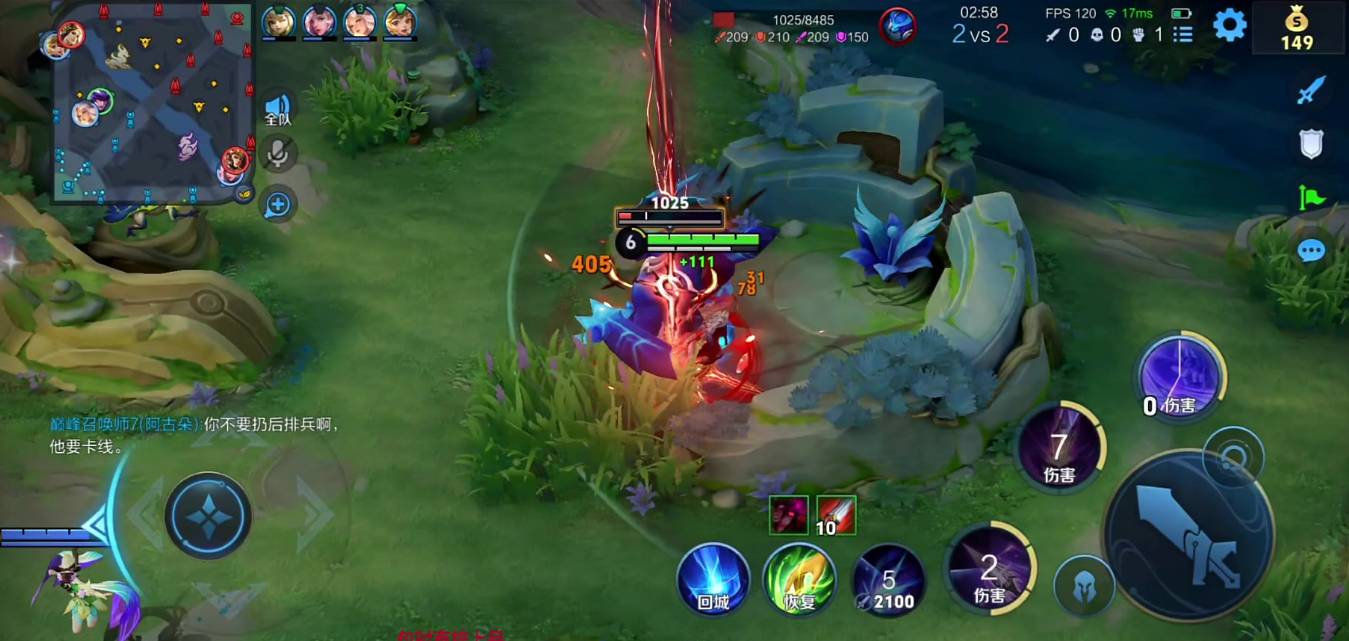Select the shield defense icon
Screen dimensions: 1349x641
(x=1310, y=145)
